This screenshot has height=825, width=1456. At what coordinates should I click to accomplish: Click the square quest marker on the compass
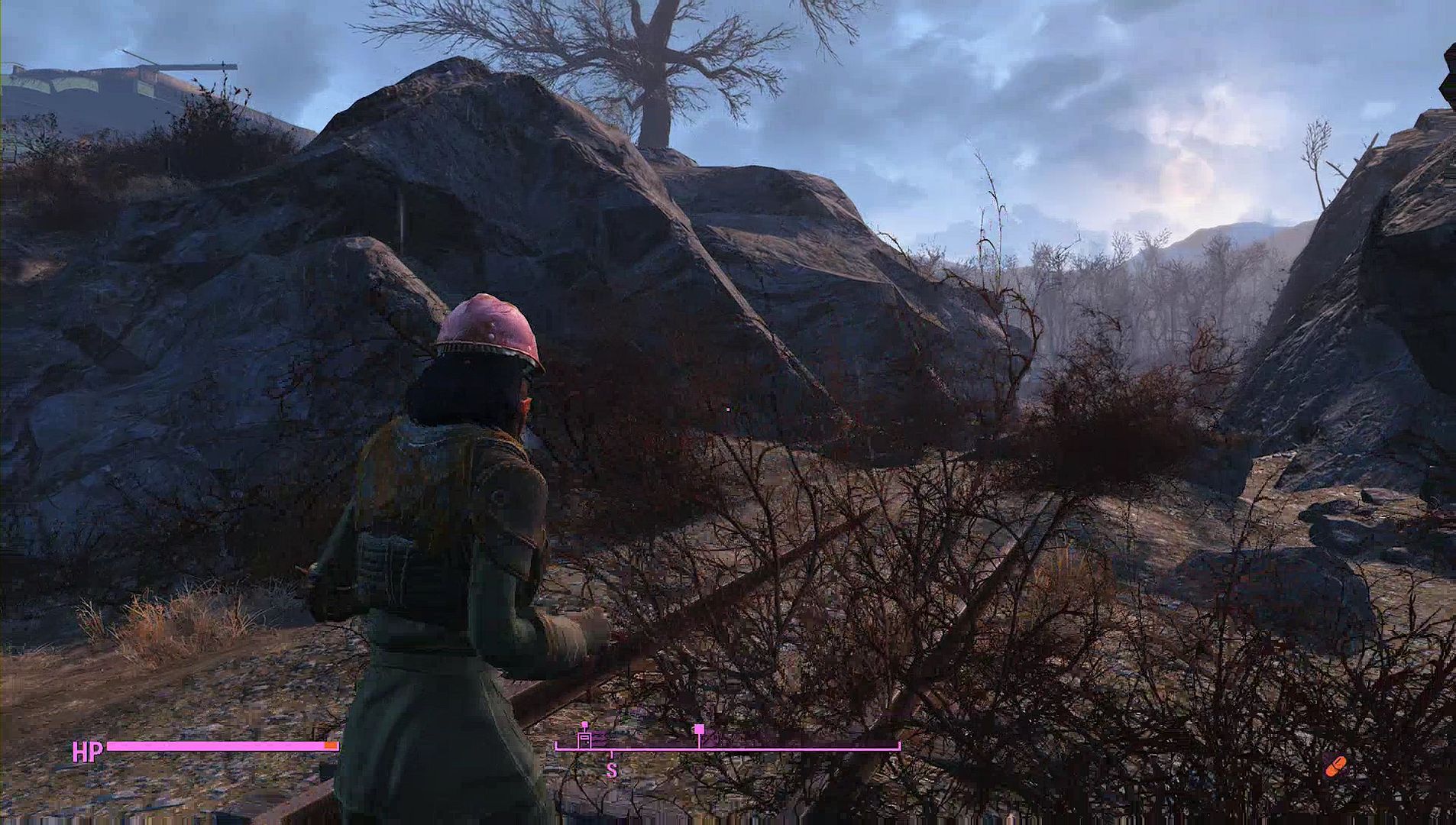[698, 730]
